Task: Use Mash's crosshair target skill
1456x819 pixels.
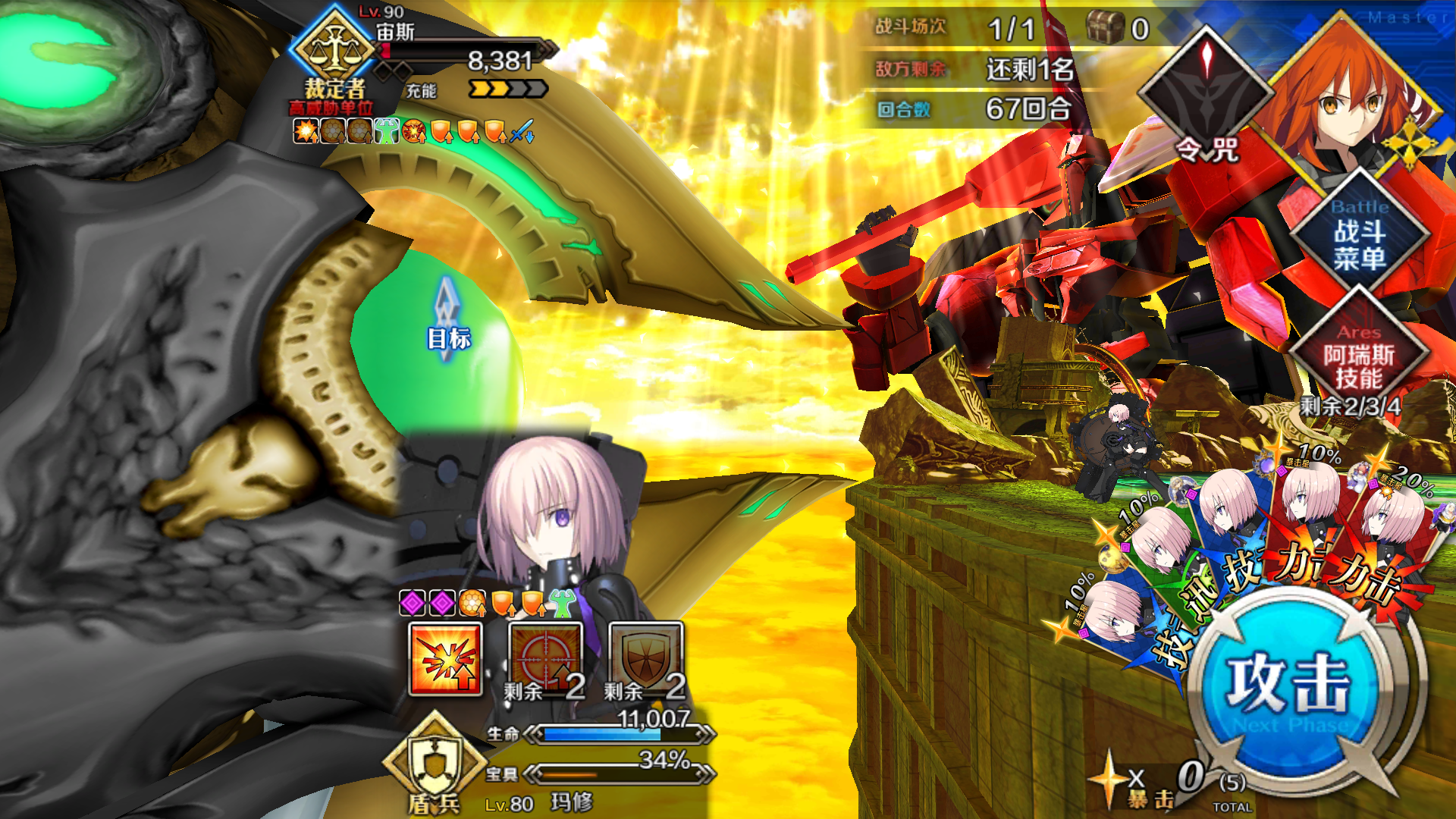Action: [545, 658]
